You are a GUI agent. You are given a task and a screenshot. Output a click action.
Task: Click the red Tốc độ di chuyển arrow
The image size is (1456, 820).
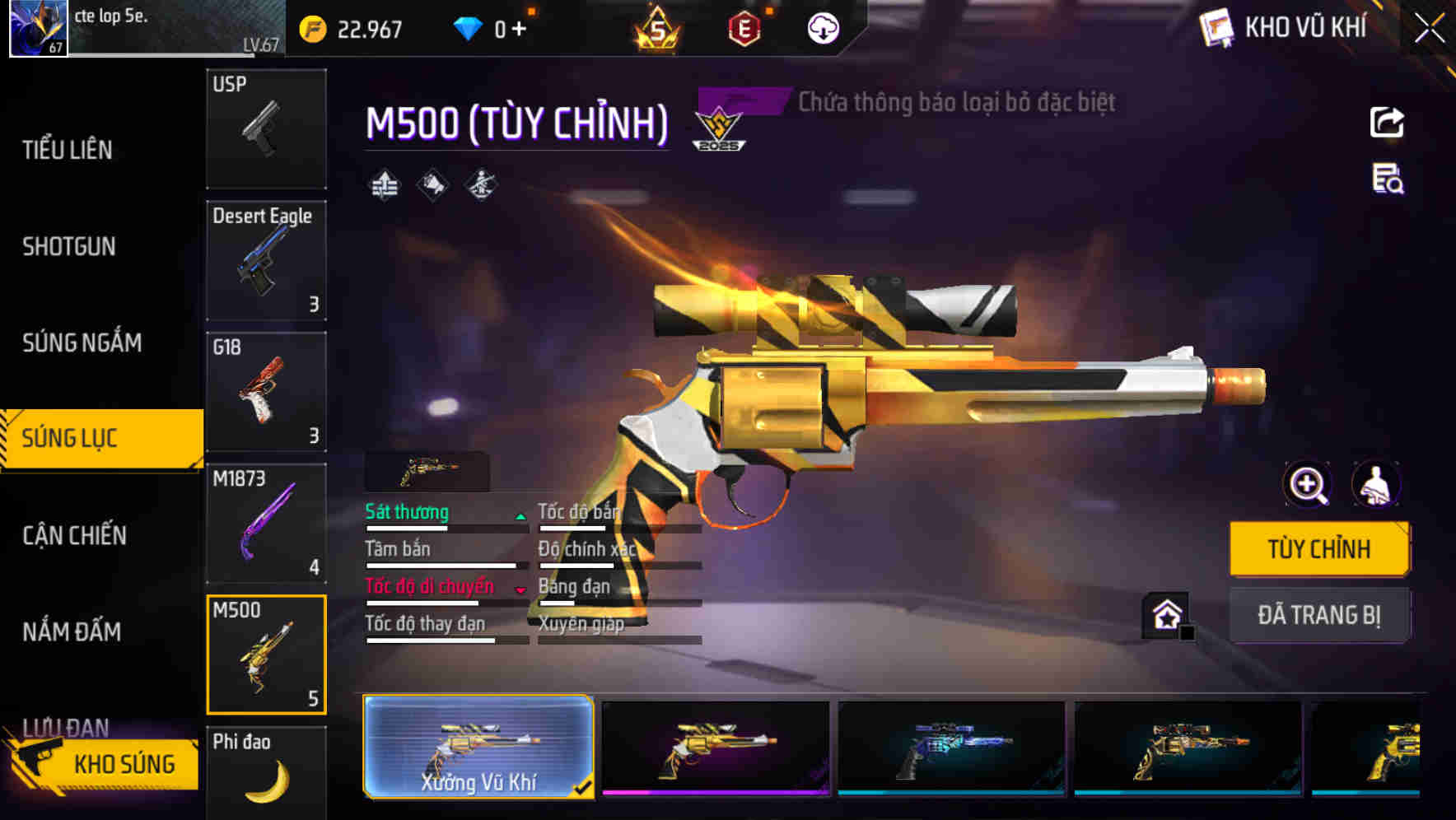[521, 591]
